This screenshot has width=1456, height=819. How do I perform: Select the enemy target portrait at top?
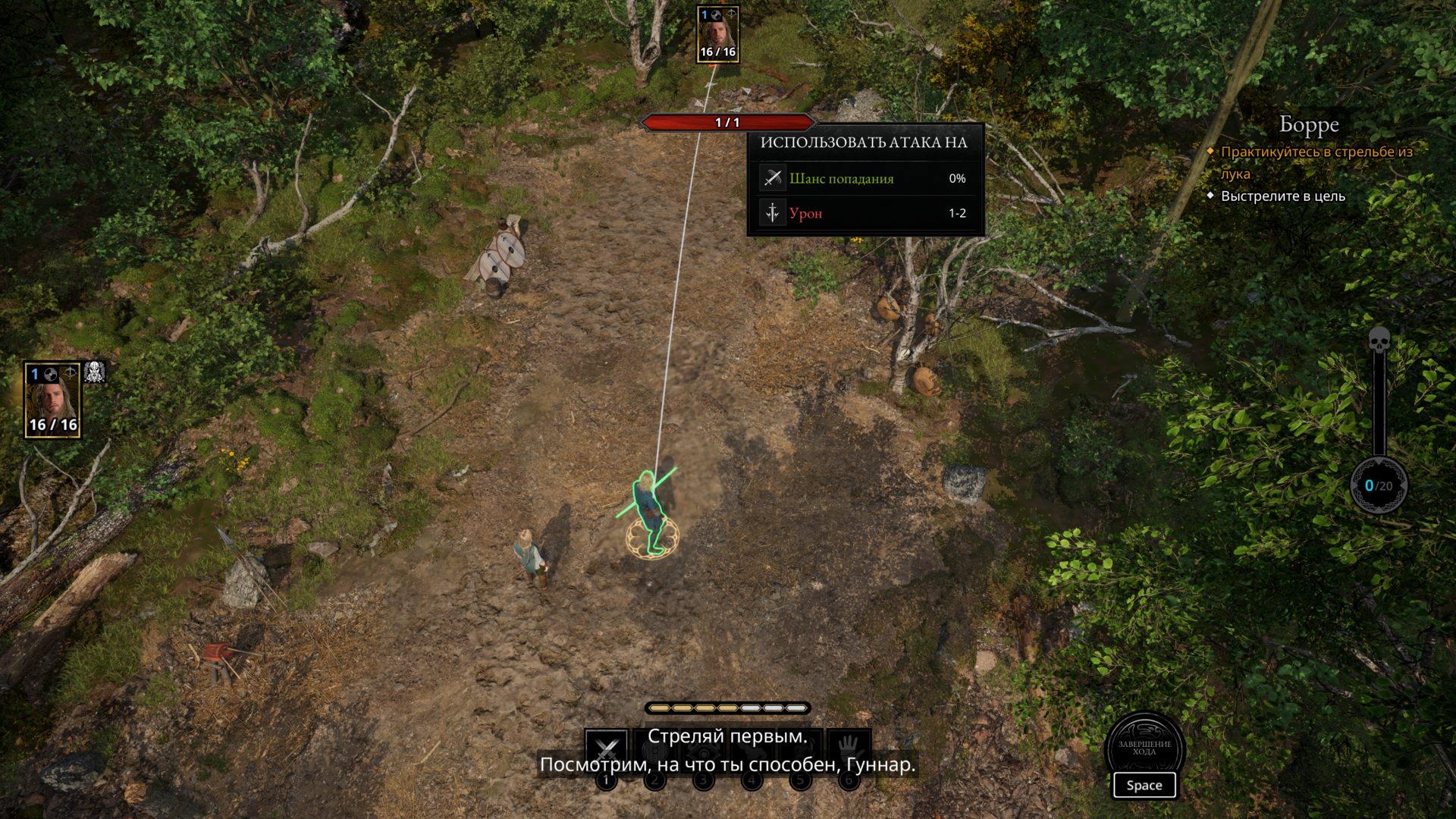[x=717, y=34]
